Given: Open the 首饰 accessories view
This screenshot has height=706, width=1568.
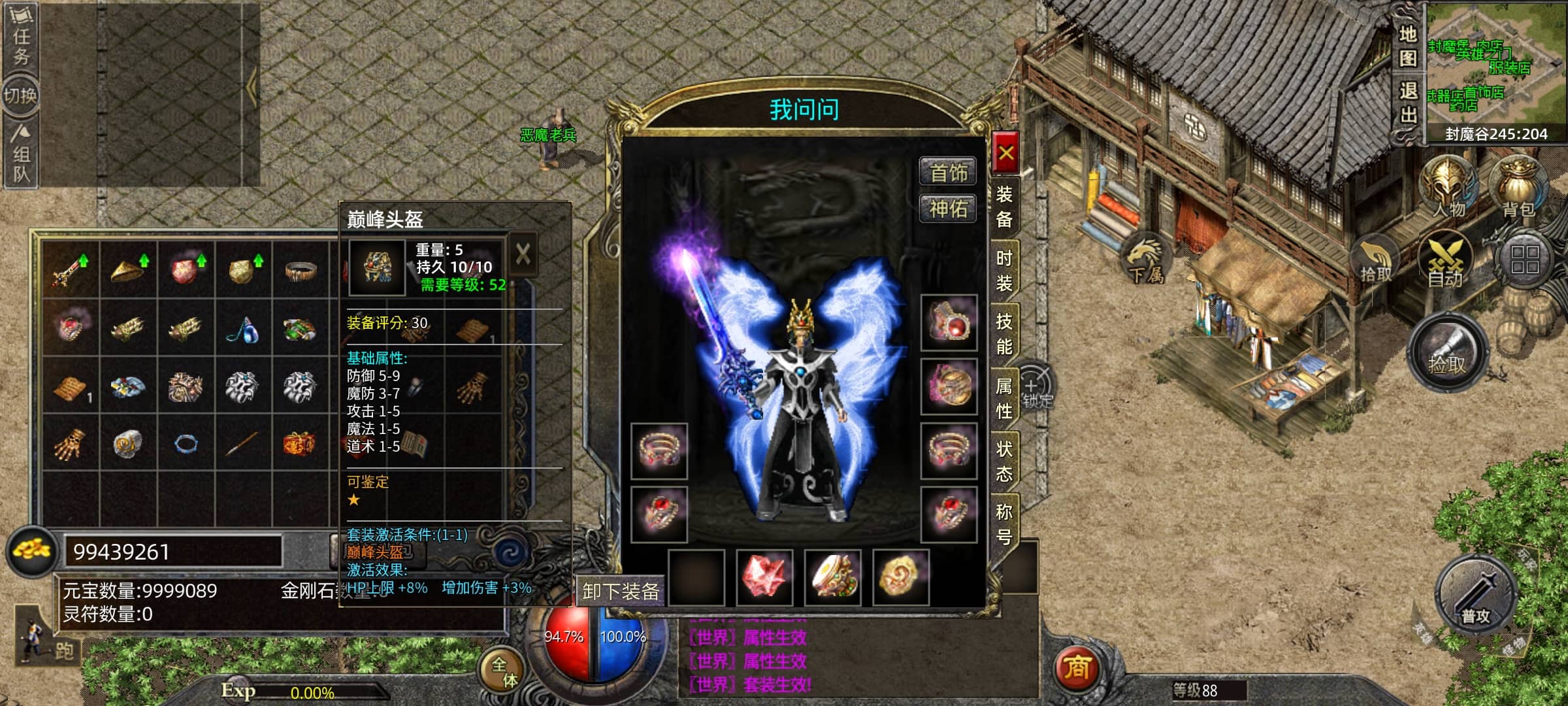Looking at the screenshot, I should (x=948, y=173).
